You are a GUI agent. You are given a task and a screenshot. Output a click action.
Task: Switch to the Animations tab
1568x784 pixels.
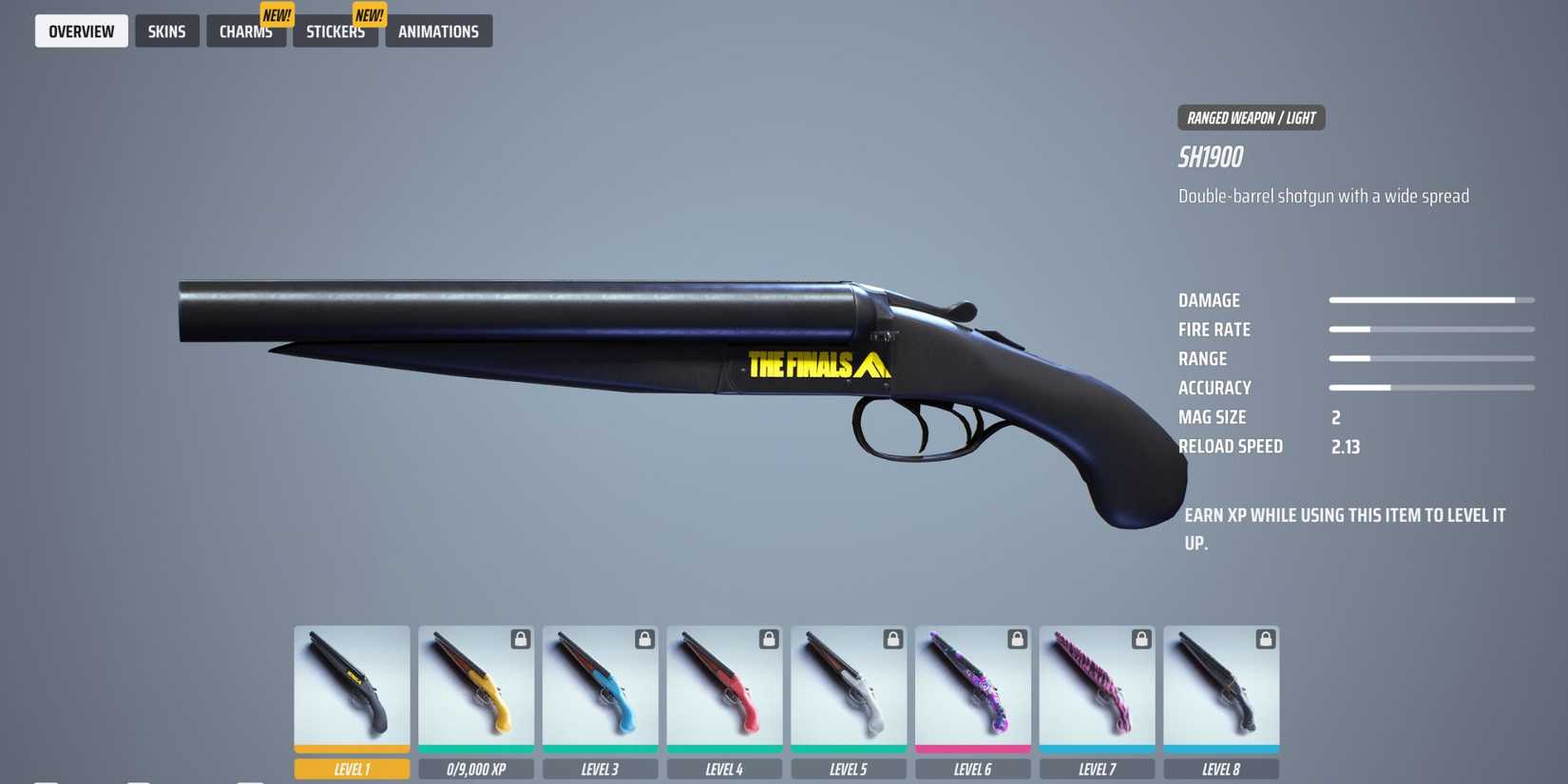438,31
